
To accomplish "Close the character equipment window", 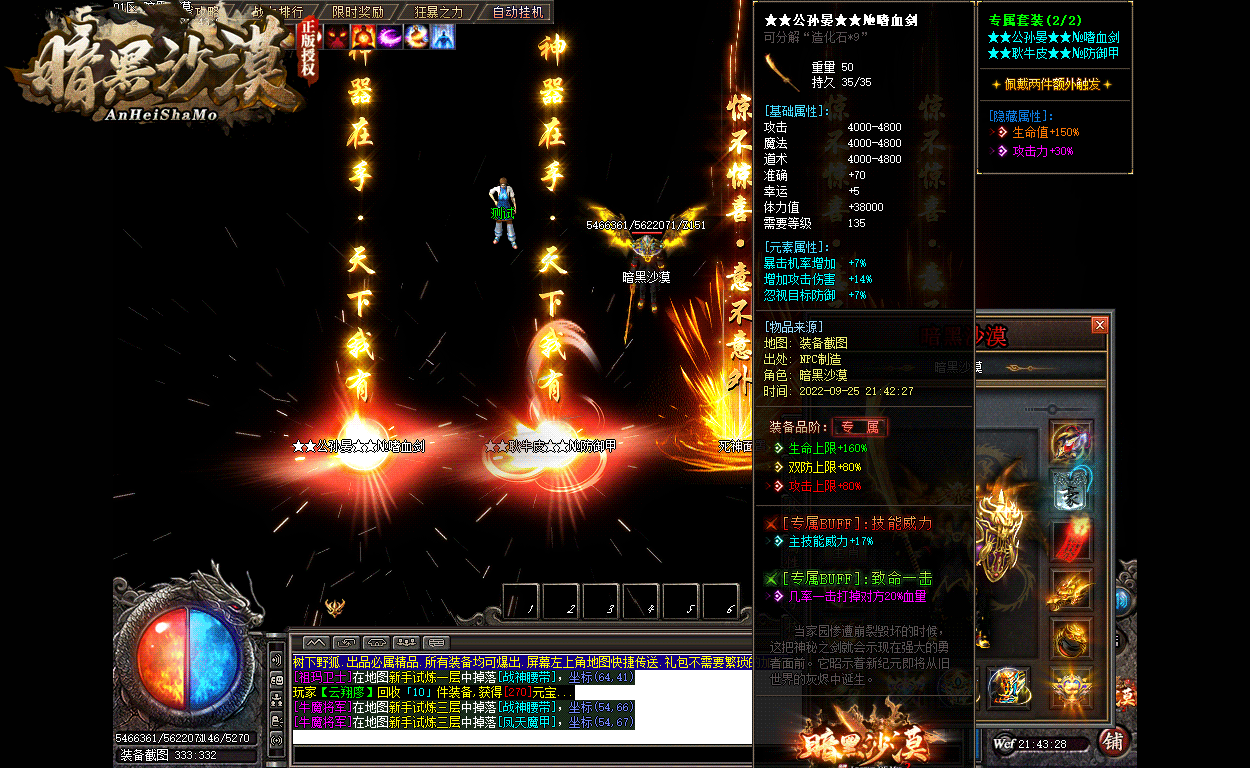I will tap(1100, 325).
